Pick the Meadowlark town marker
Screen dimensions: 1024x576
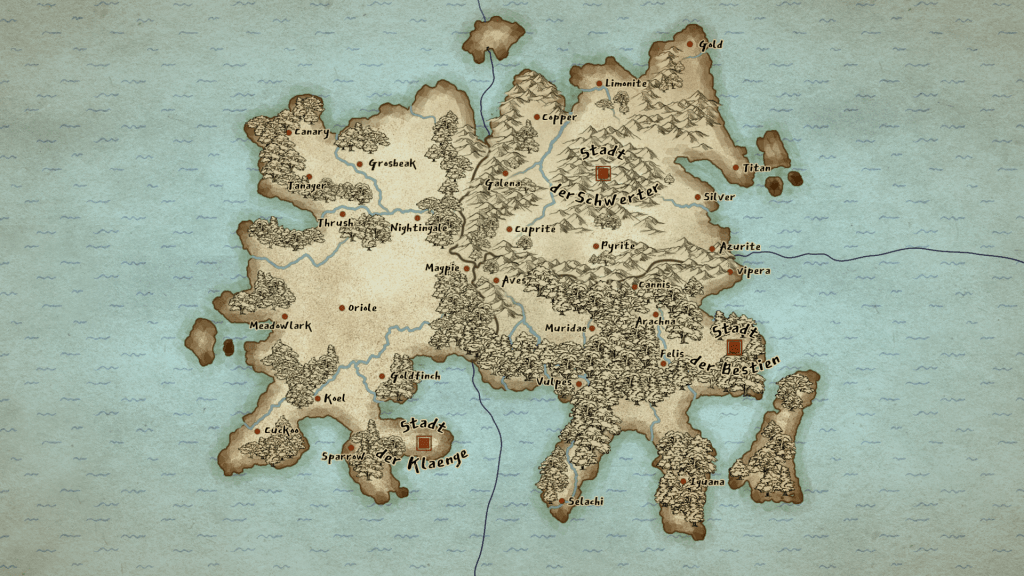tap(284, 316)
